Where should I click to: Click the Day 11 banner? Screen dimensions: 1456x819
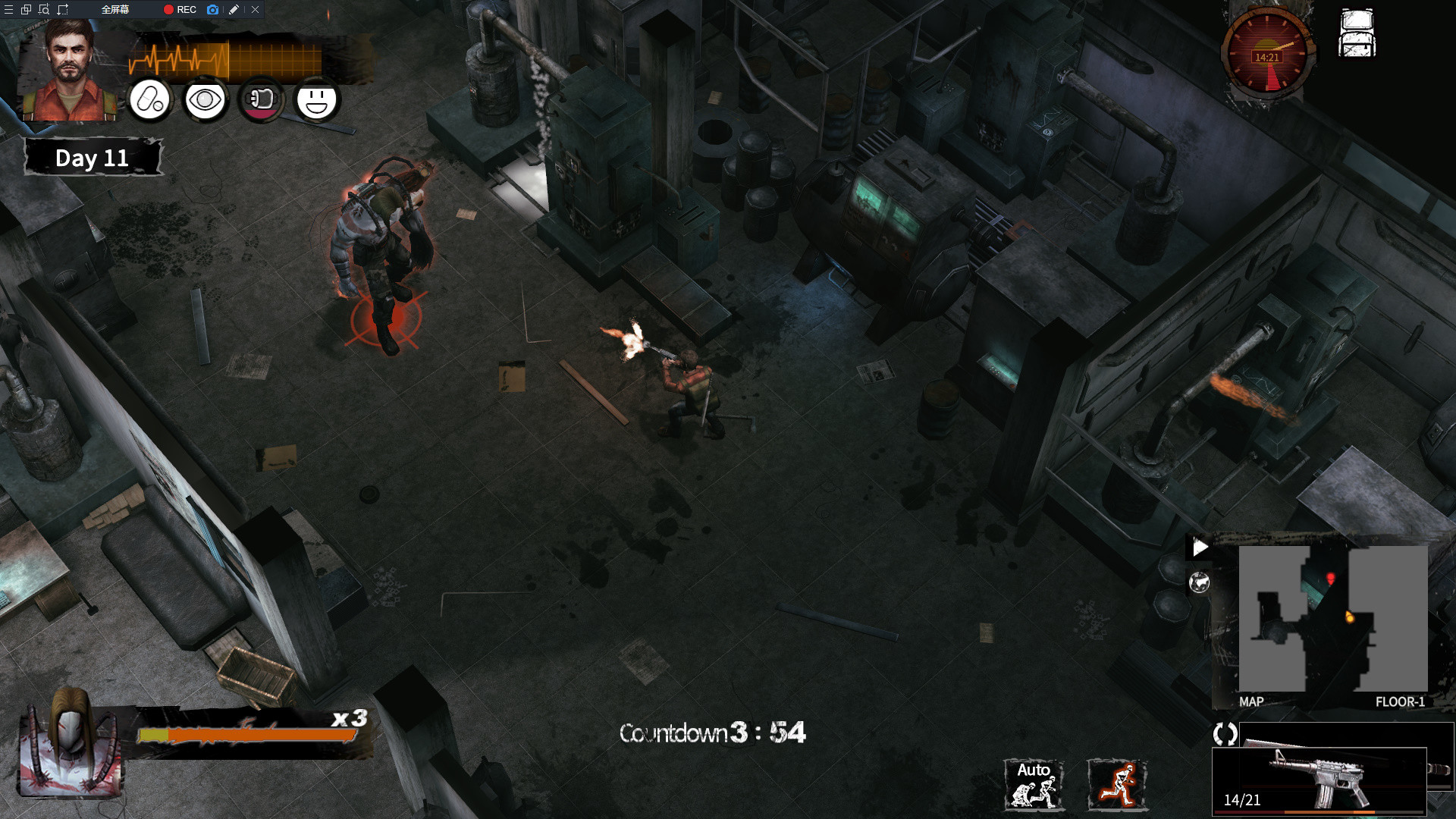(x=93, y=158)
